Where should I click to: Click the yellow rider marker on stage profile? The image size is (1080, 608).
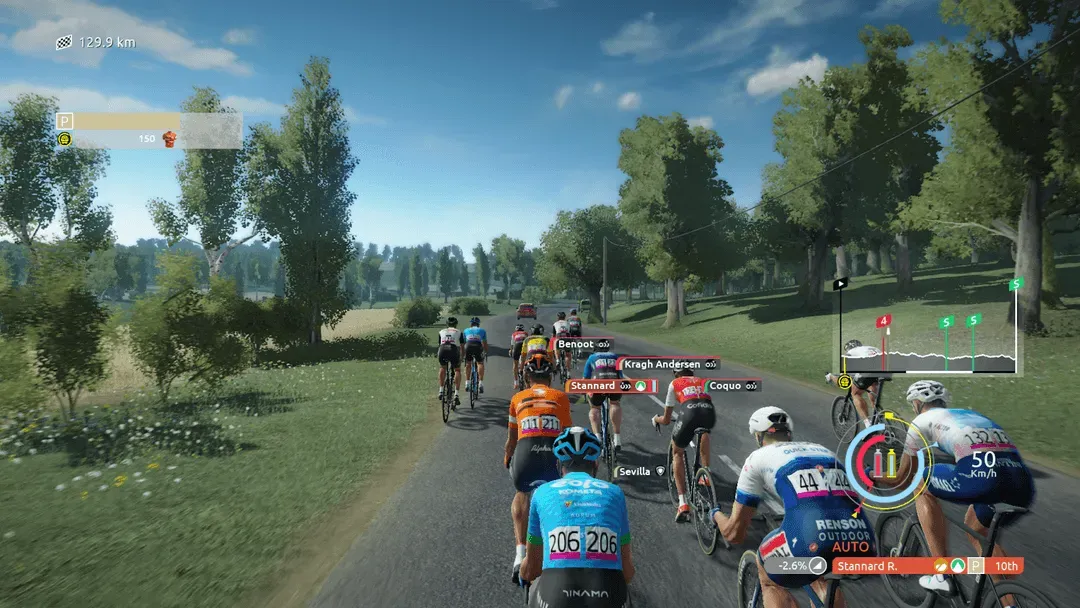click(x=845, y=381)
